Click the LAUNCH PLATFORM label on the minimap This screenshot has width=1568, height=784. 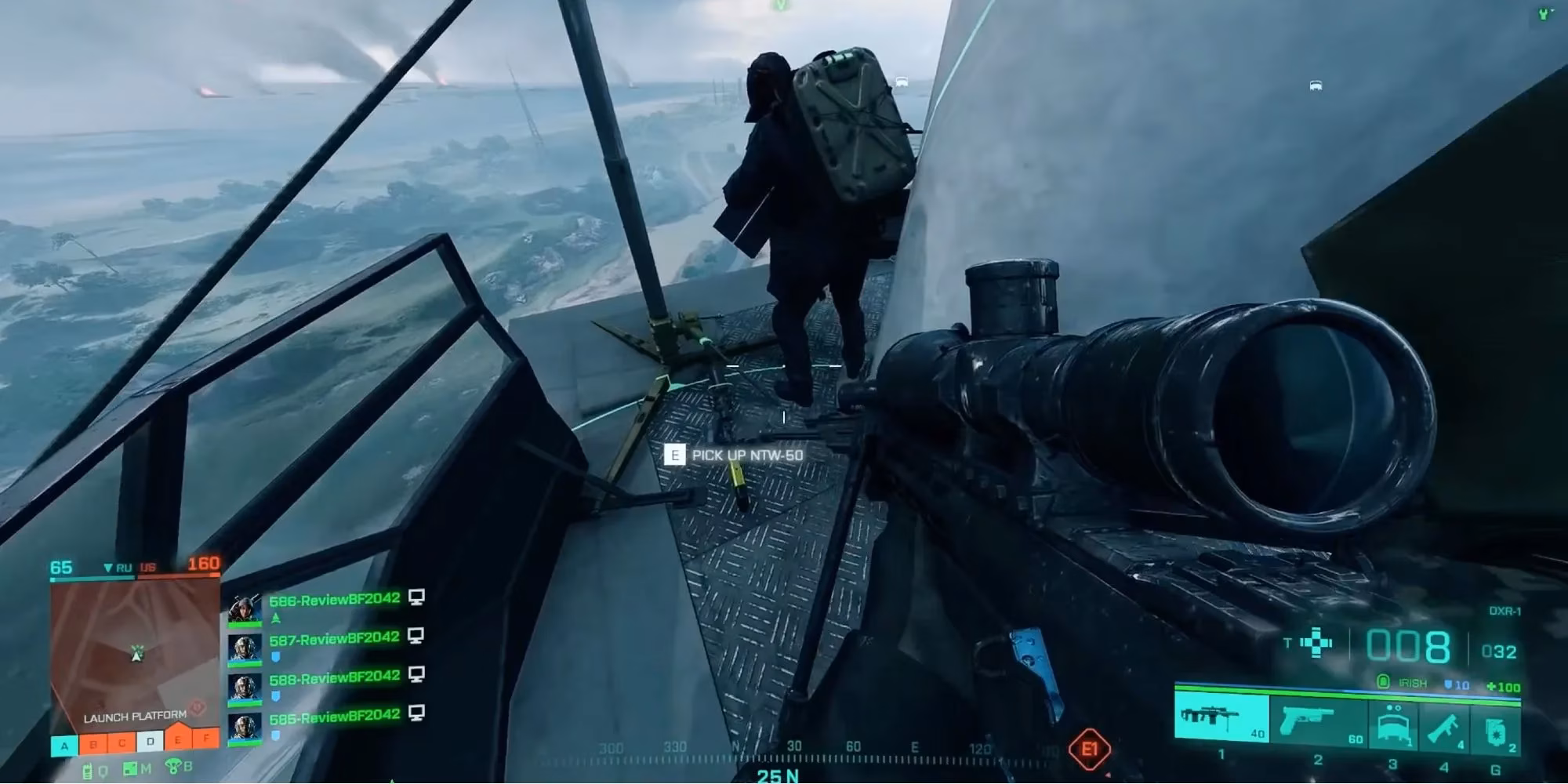(x=135, y=717)
